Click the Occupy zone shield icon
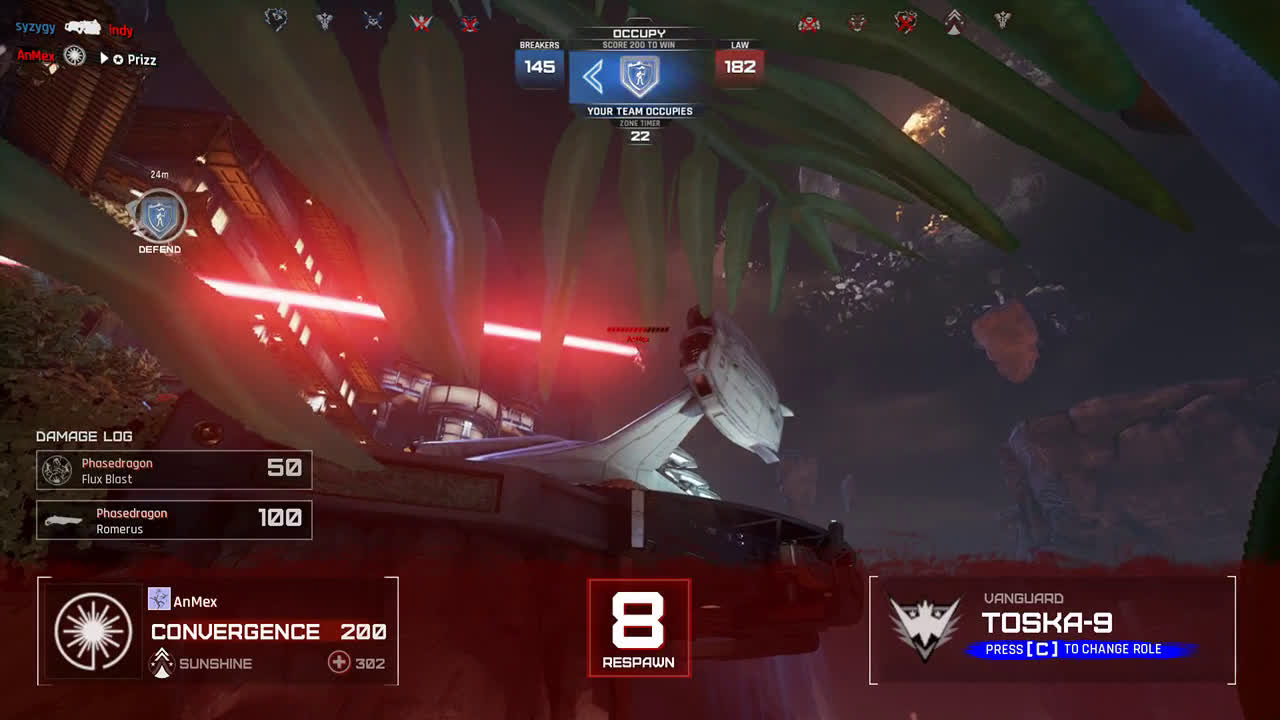This screenshot has height=720, width=1280. 639,77
